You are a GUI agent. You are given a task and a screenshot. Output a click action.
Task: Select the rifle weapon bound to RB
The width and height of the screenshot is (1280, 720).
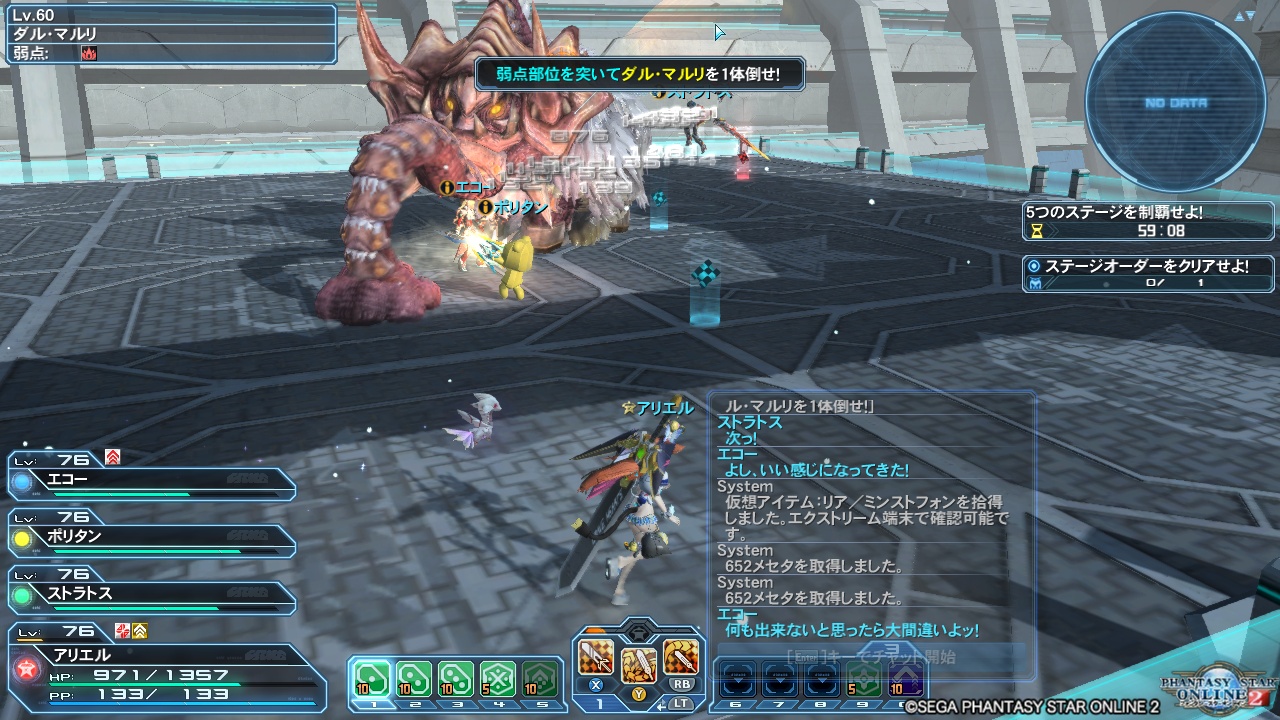[680, 656]
